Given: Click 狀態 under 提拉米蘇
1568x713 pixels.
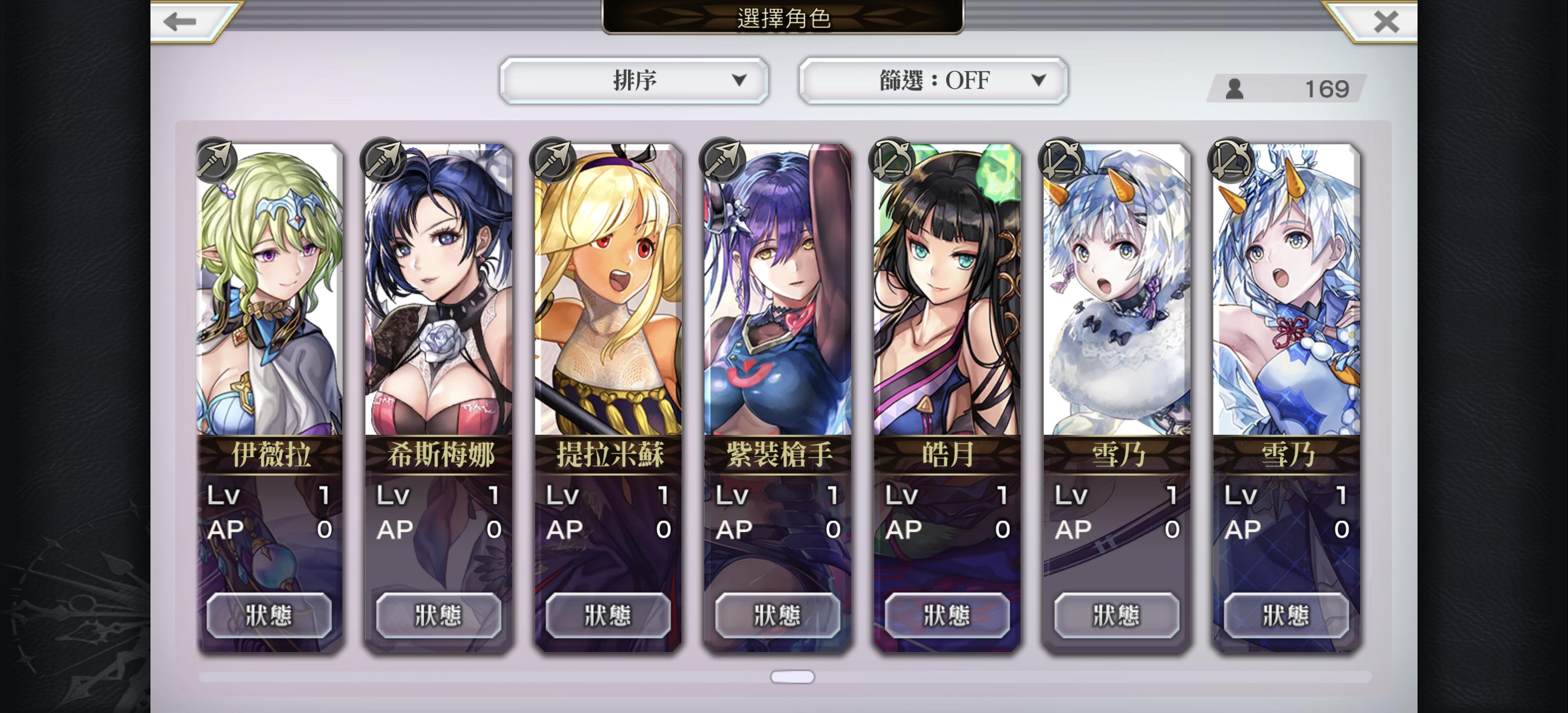Looking at the screenshot, I should [x=608, y=615].
